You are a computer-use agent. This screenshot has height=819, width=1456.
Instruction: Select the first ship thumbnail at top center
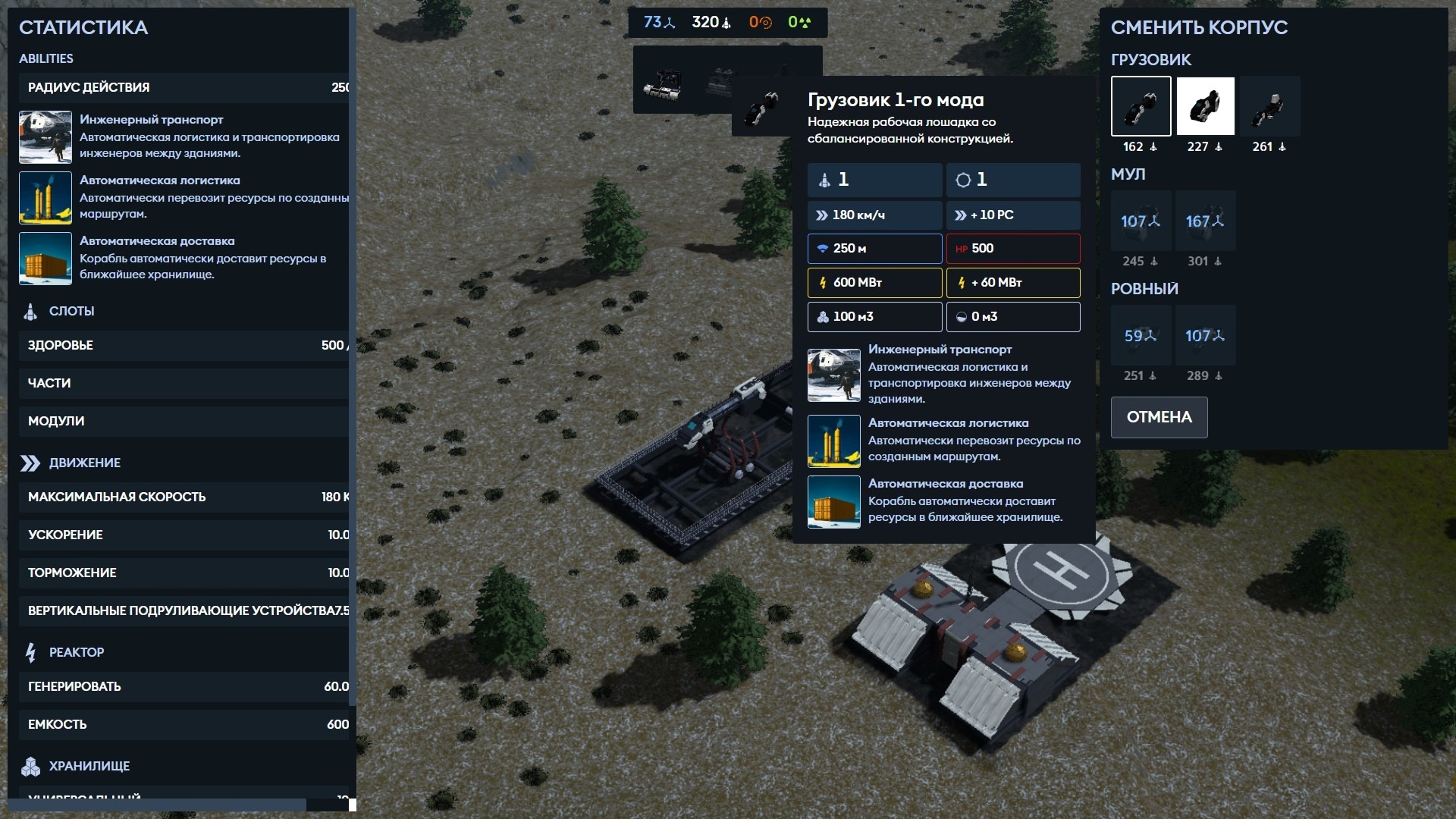[x=663, y=83]
